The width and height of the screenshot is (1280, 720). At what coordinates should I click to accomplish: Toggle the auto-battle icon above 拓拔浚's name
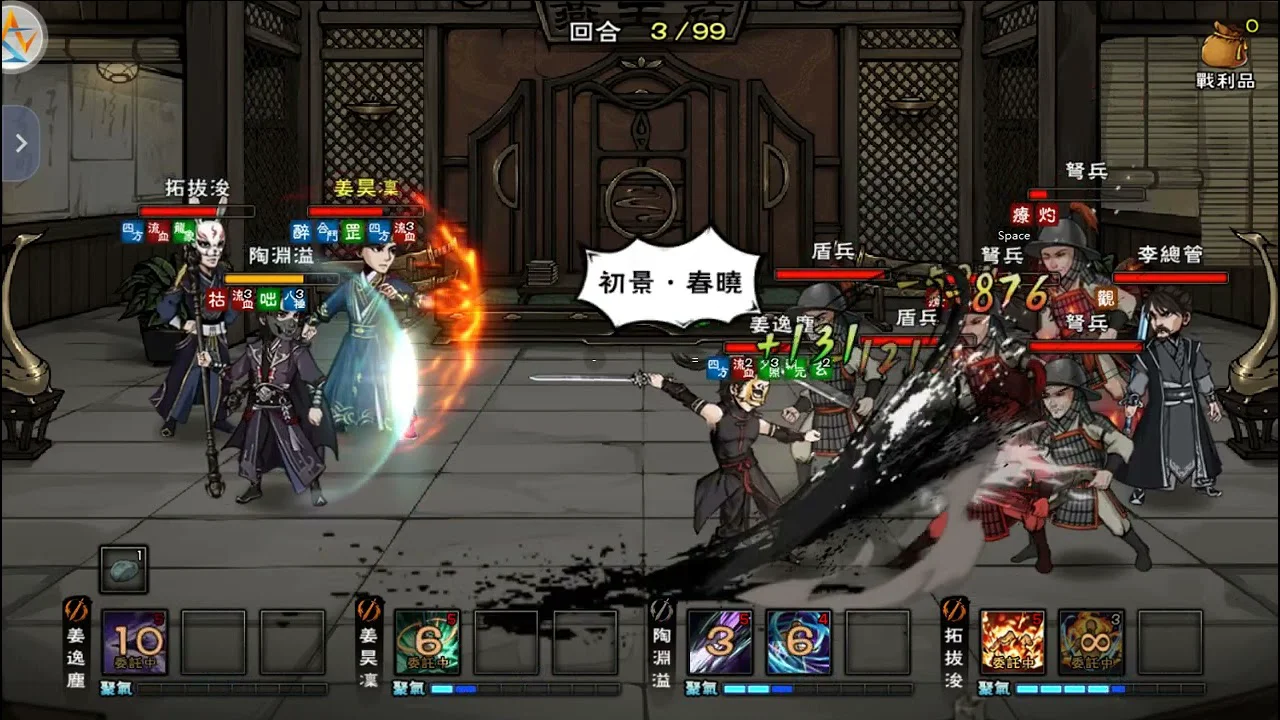(x=955, y=611)
